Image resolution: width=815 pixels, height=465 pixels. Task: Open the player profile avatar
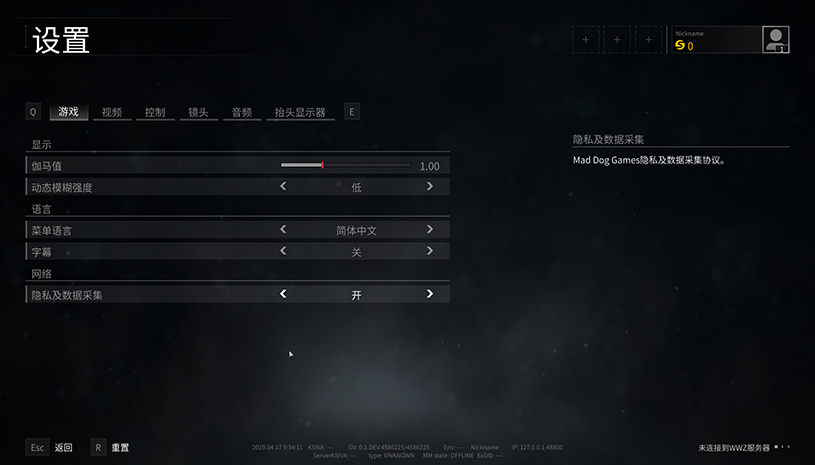coord(775,40)
